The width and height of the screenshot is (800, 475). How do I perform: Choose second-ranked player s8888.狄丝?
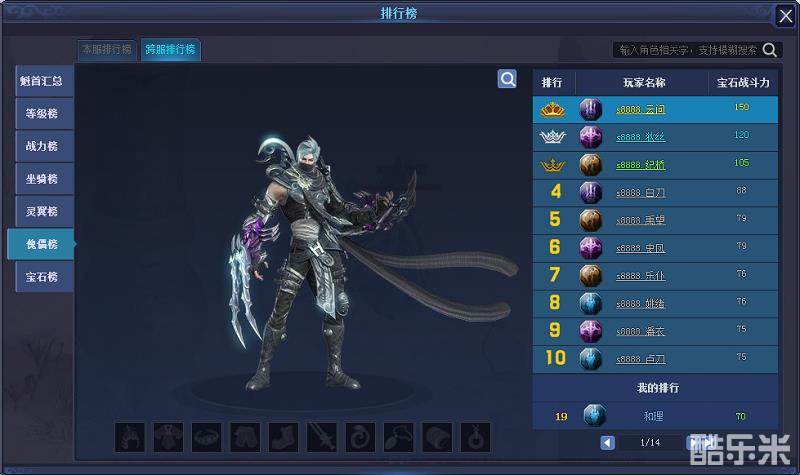coord(641,137)
